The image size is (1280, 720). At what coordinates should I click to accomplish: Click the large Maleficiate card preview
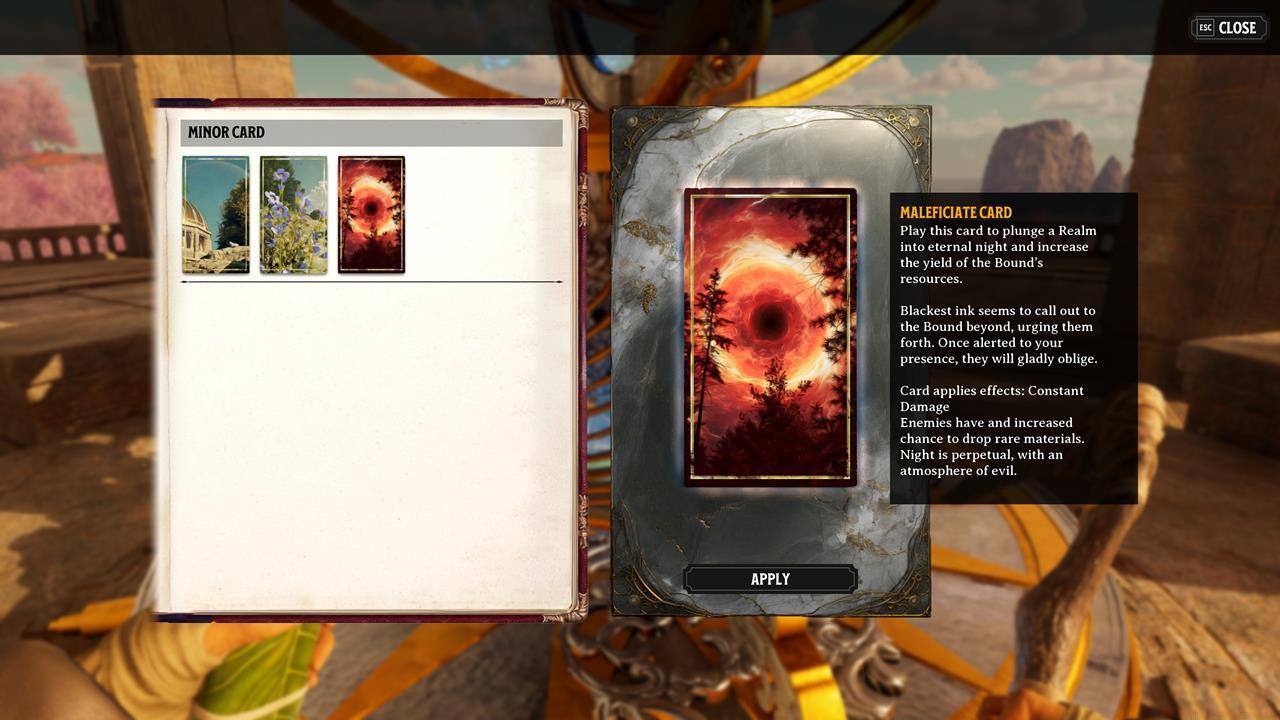pos(770,338)
